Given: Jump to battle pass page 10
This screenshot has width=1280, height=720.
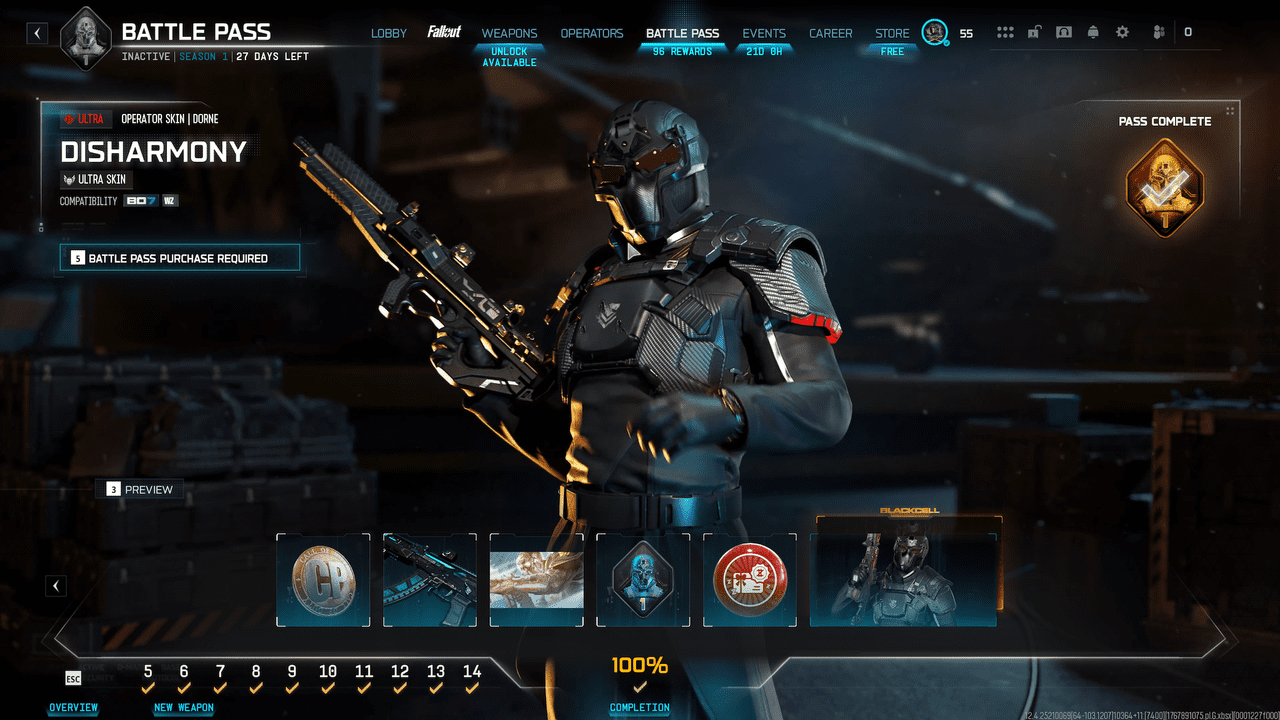Looking at the screenshot, I should tap(328, 673).
